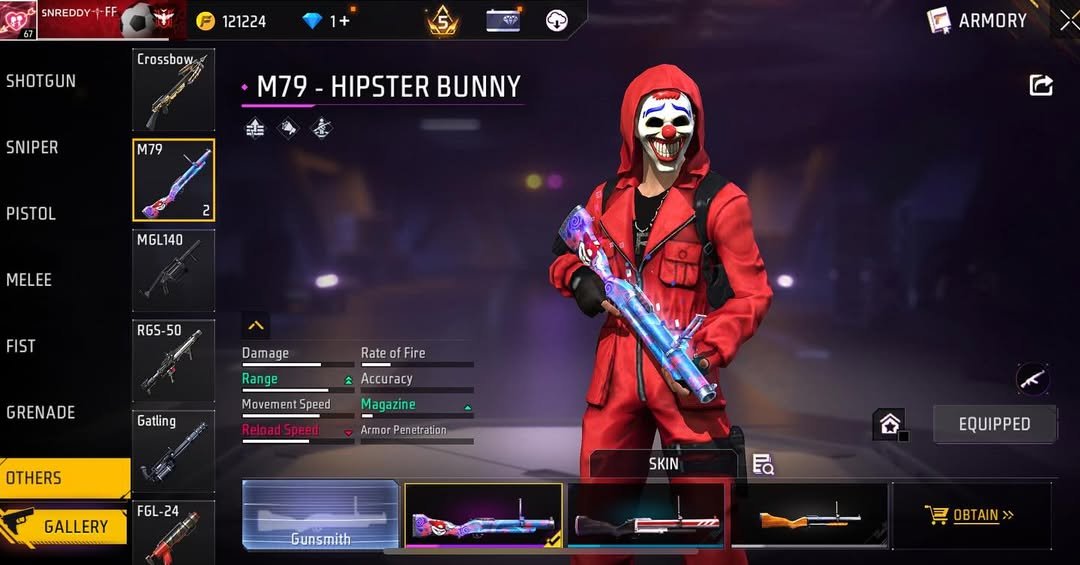The image size is (1080, 565).
Task: Click the Equipped button
Action: coord(994,424)
